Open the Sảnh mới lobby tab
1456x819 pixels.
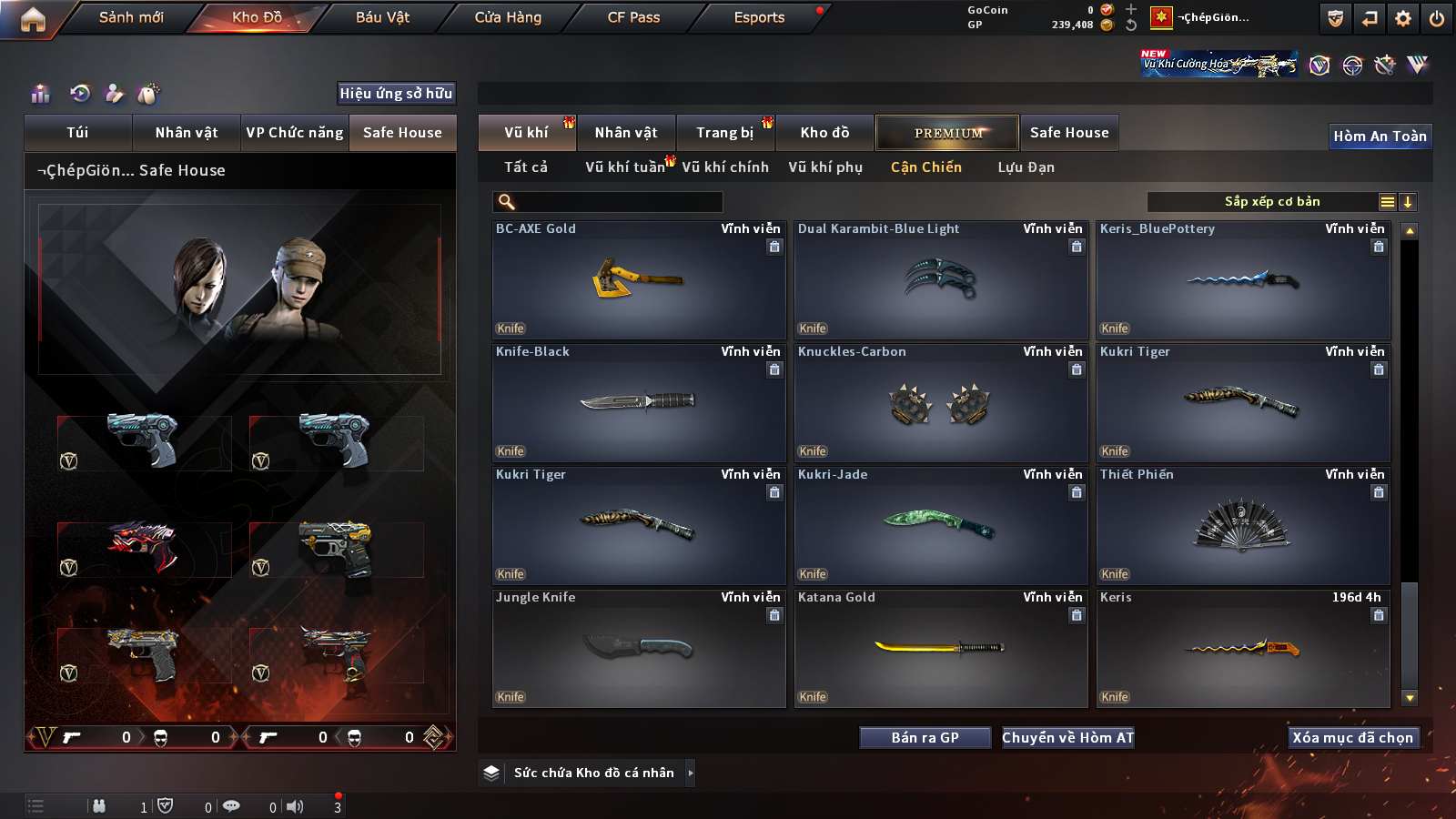tap(131, 17)
